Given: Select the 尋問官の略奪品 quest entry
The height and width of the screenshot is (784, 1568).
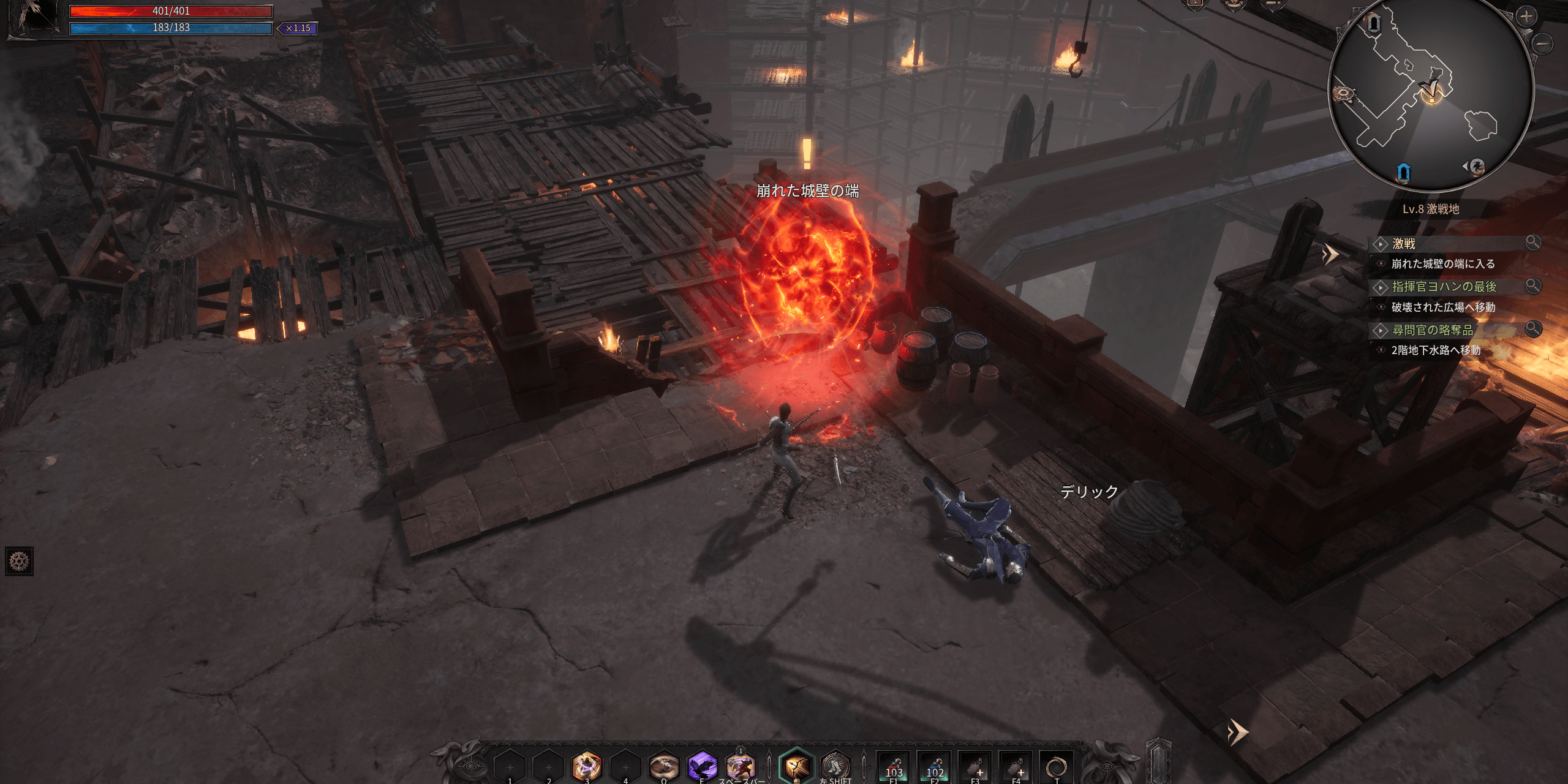Looking at the screenshot, I should pyautogui.click(x=1432, y=330).
